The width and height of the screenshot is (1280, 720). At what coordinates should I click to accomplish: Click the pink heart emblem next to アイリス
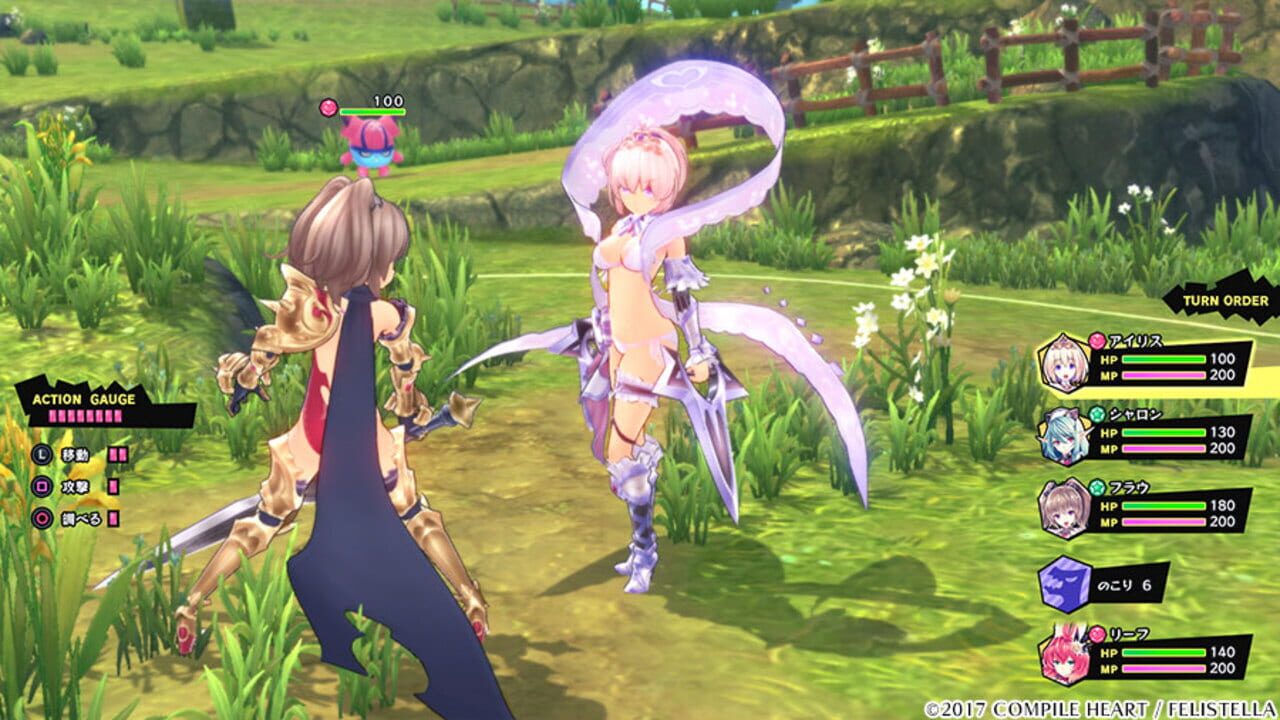1097,341
